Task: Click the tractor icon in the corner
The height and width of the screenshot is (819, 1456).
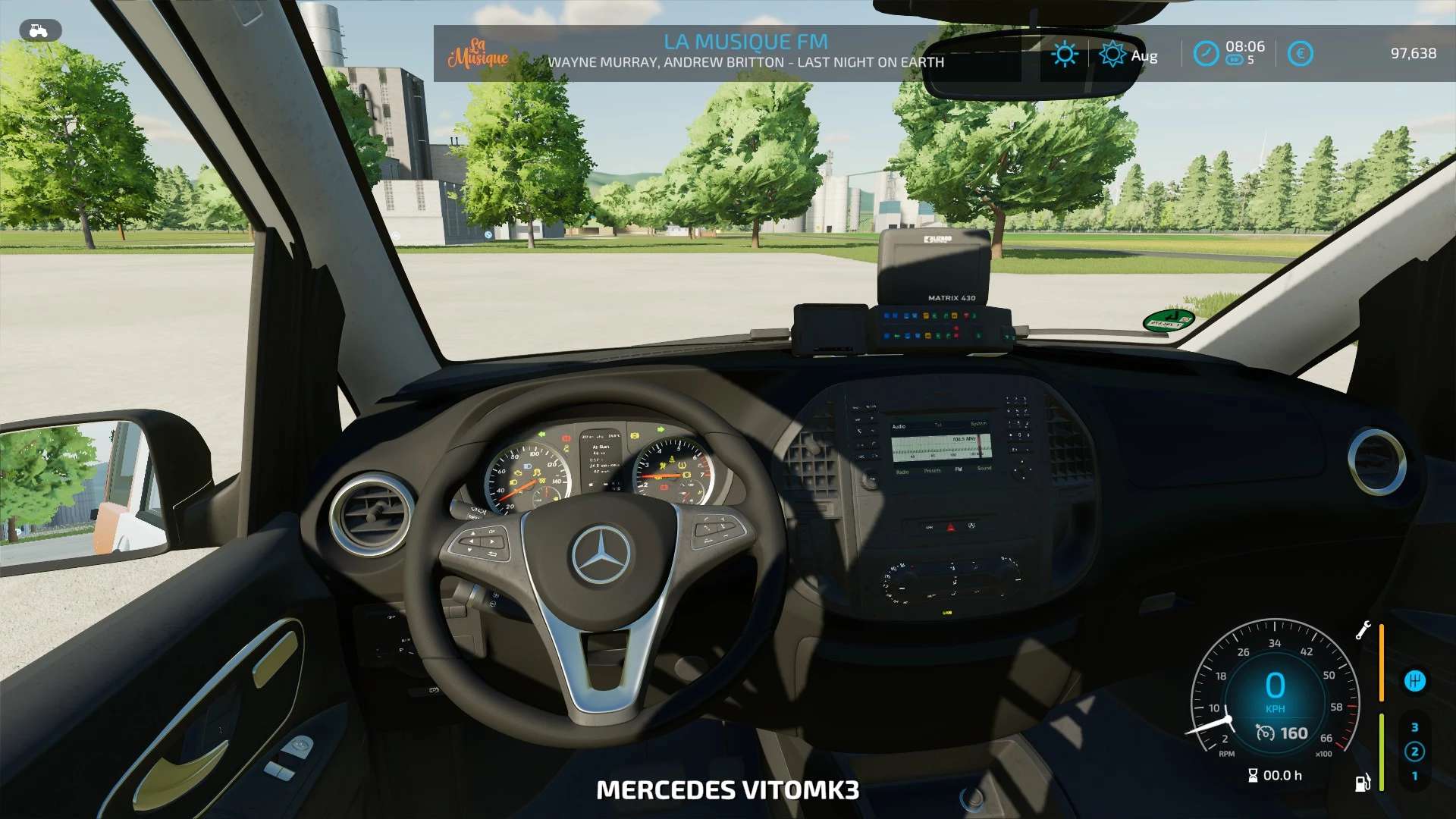Action: click(39, 30)
